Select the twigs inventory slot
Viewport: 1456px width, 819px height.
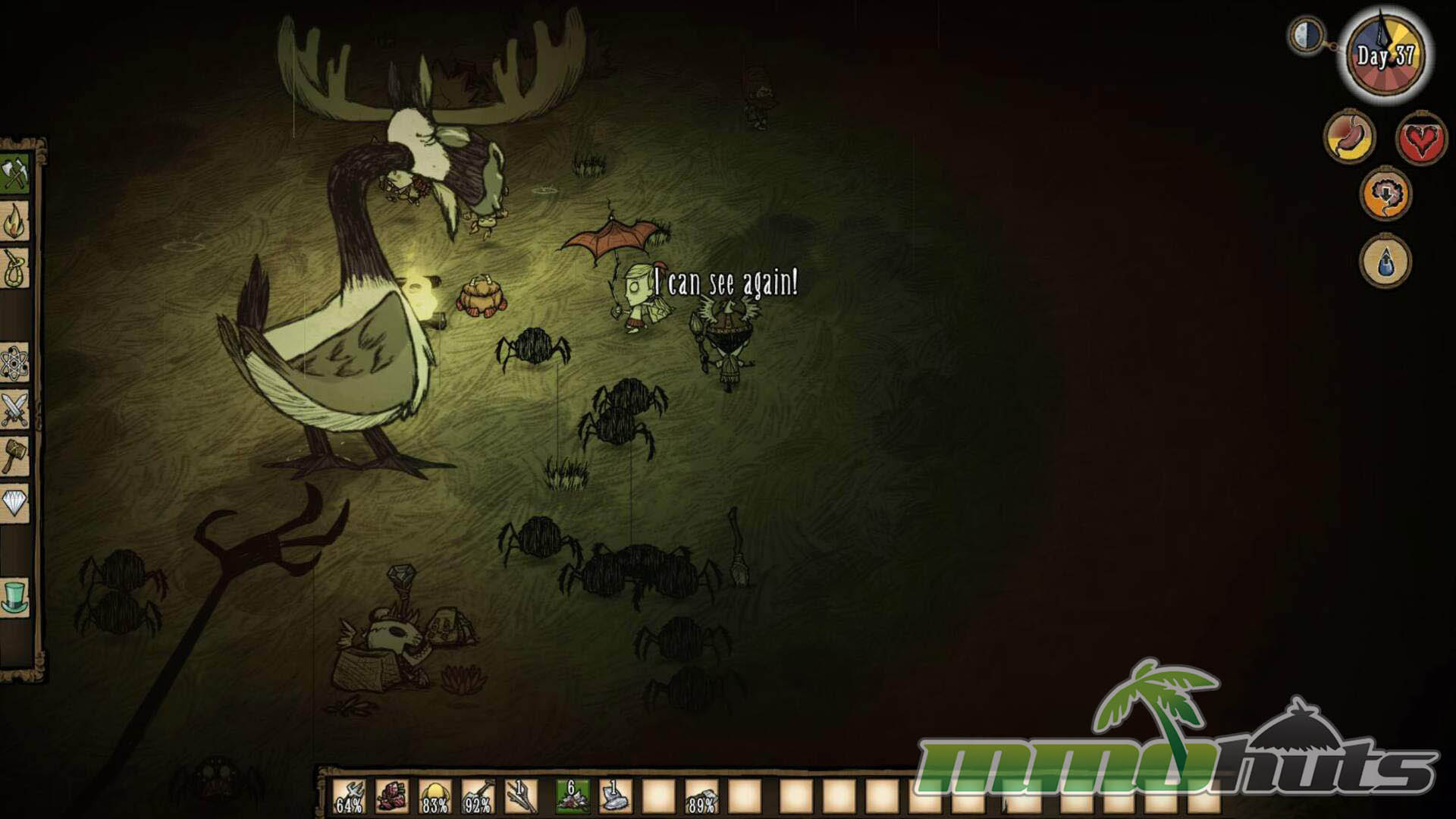(522, 797)
